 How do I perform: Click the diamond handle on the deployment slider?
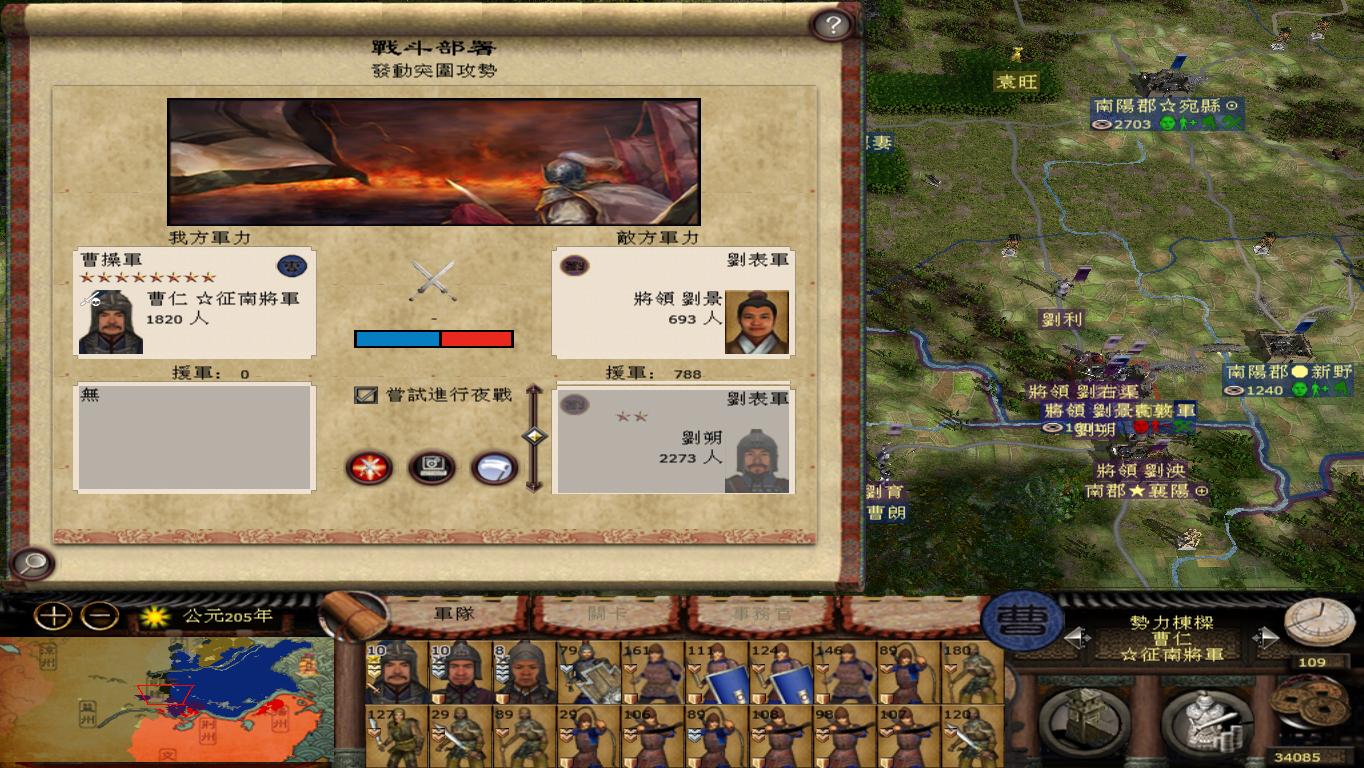533,436
